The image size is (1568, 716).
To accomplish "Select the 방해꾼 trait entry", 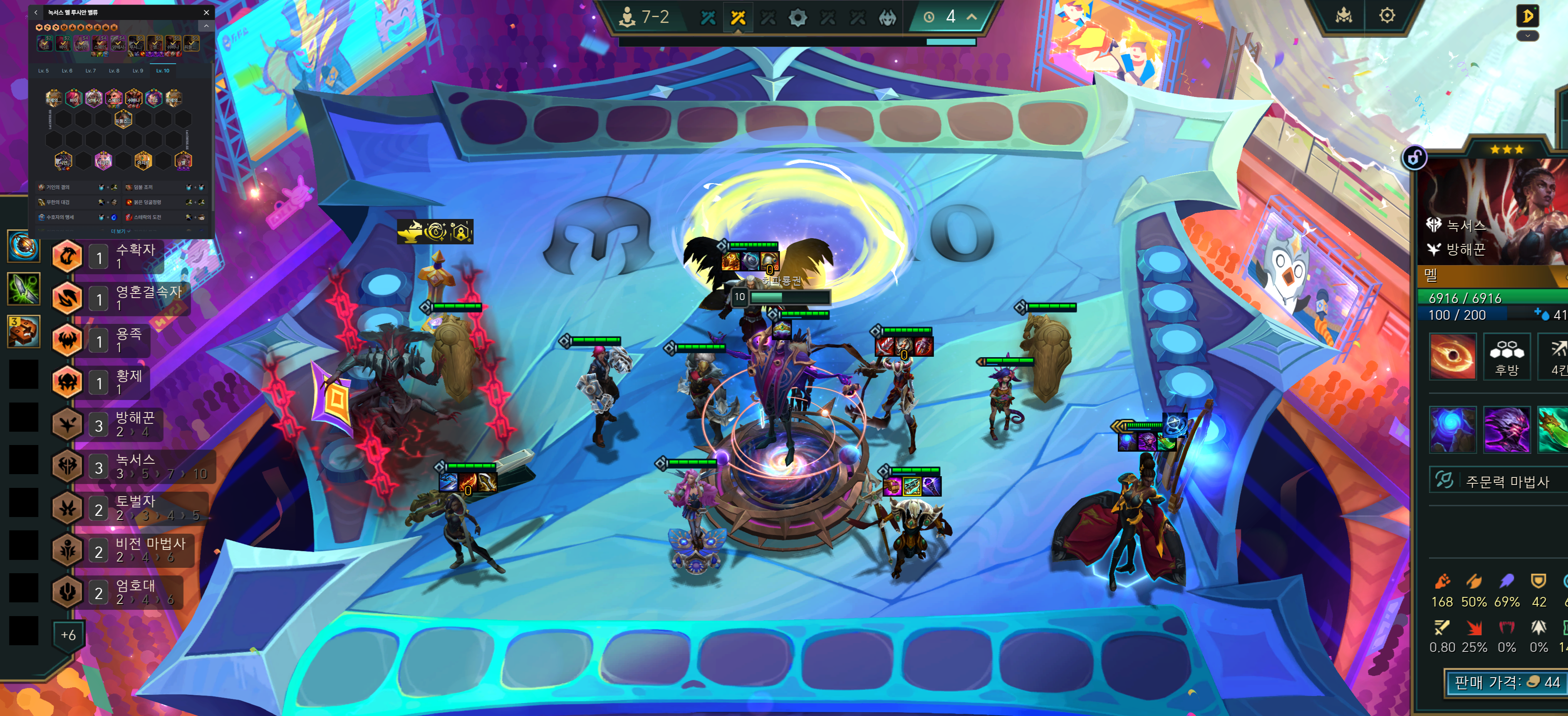I will (134, 424).
